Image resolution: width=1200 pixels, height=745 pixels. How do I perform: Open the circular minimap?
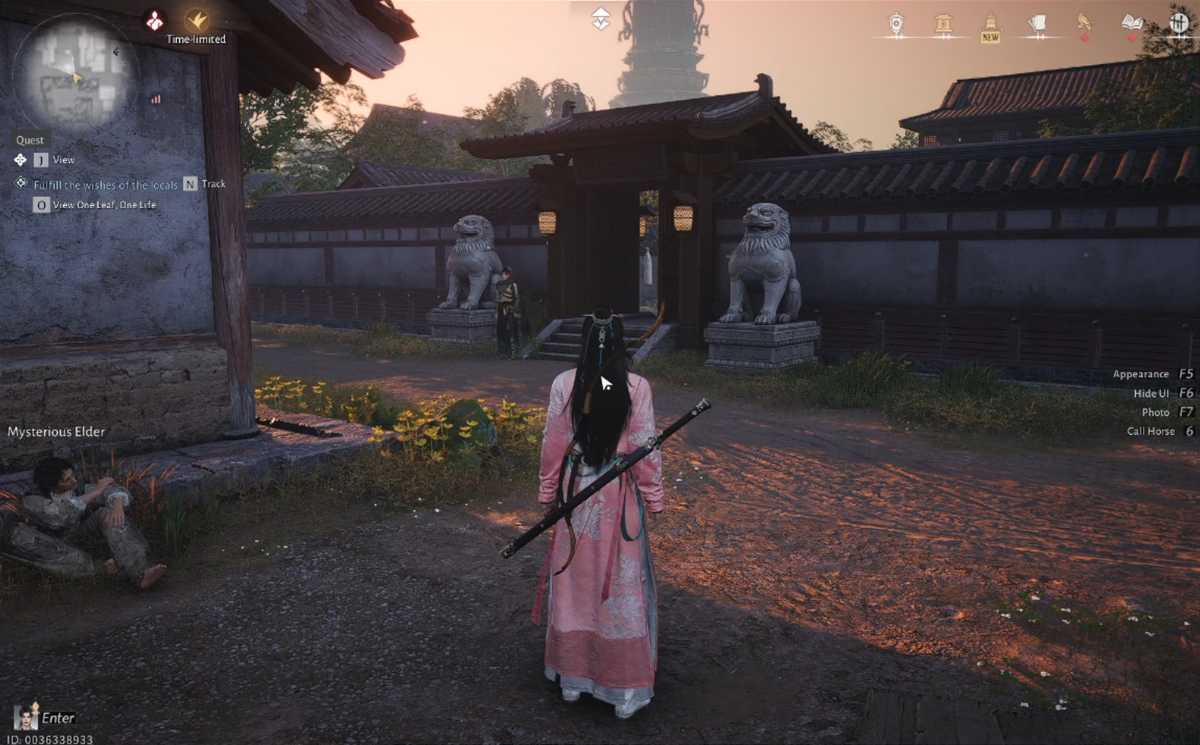tap(75, 75)
